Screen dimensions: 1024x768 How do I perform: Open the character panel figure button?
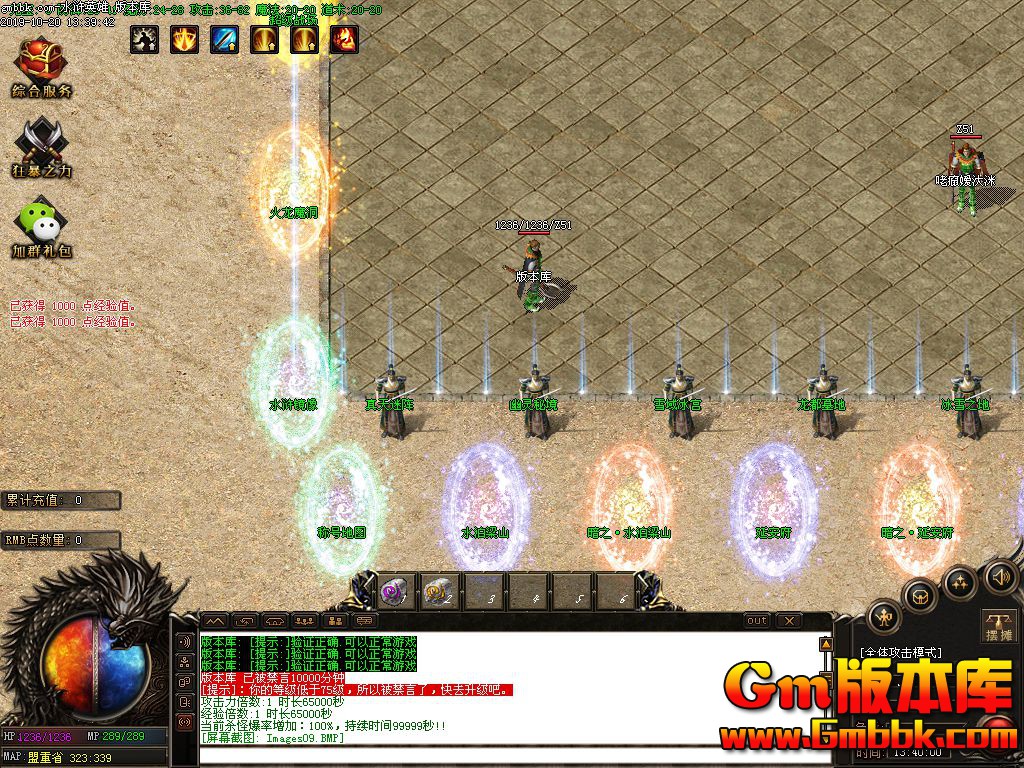(884, 617)
